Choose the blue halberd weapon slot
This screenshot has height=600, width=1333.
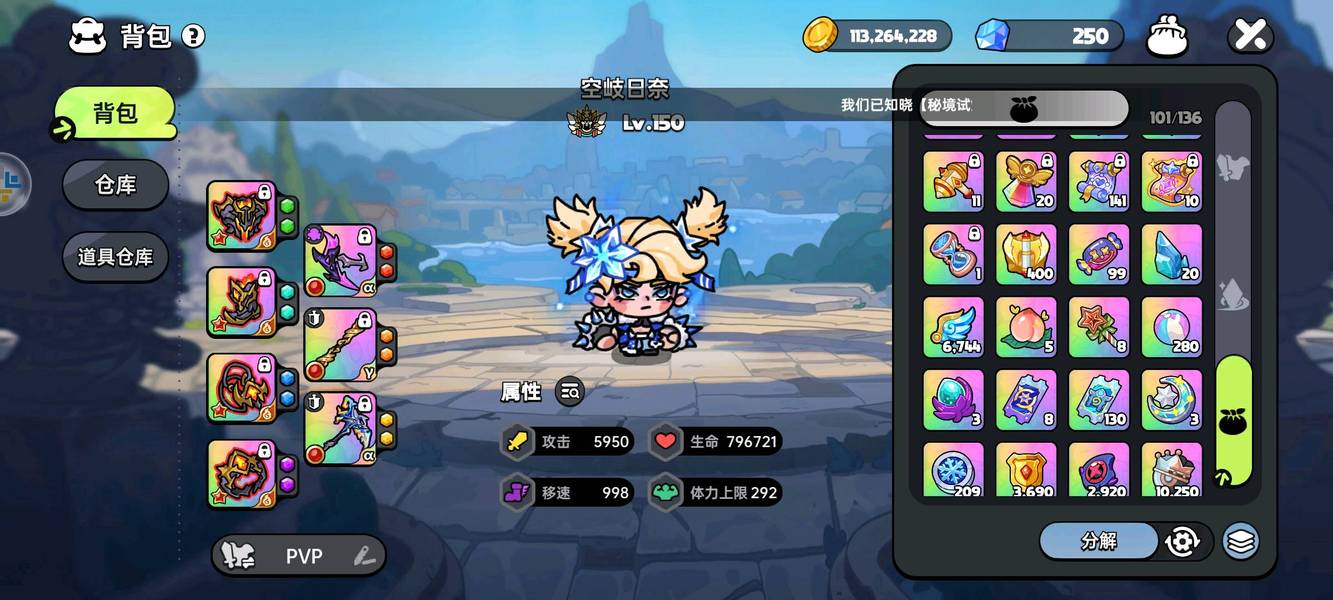click(x=341, y=428)
